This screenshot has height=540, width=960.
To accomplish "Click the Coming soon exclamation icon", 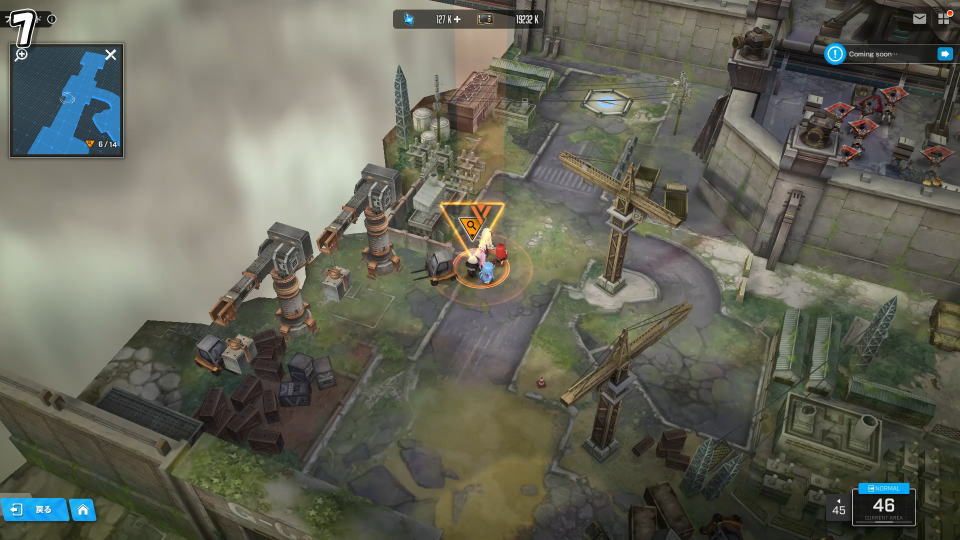I will pos(835,54).
